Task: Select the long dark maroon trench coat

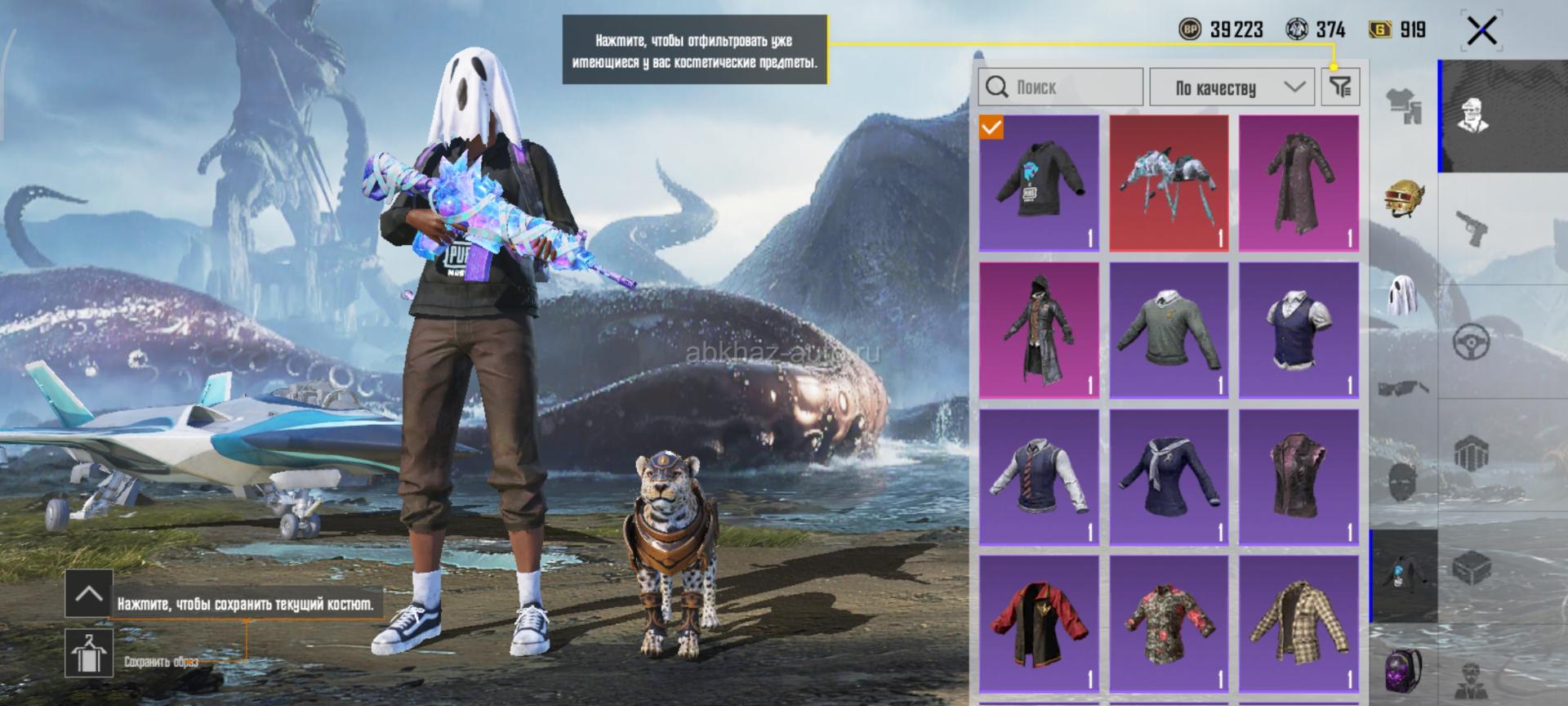Action: click(x=1298, y=183)
